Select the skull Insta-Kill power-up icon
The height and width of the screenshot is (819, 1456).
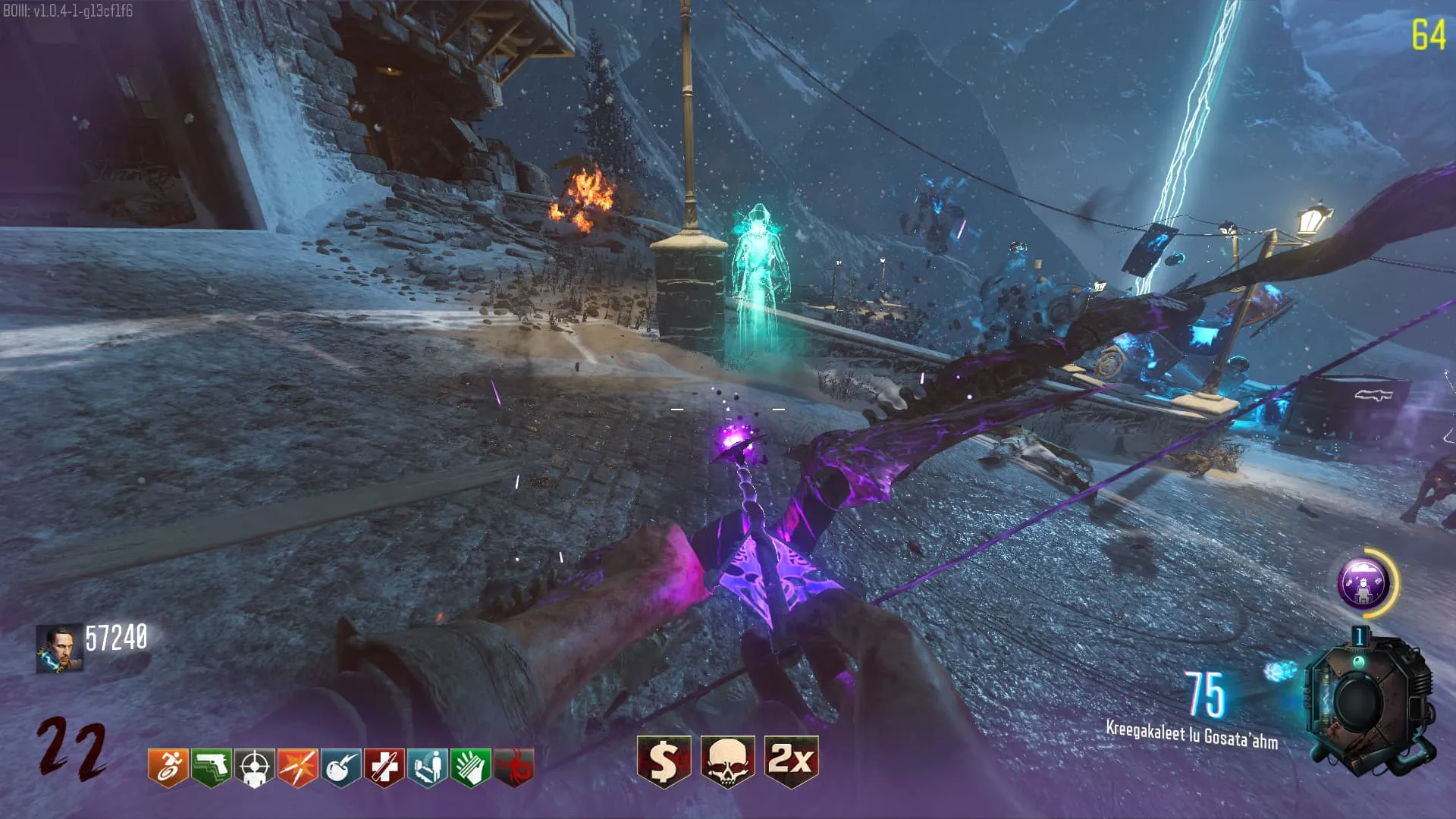tap(727, 761)
